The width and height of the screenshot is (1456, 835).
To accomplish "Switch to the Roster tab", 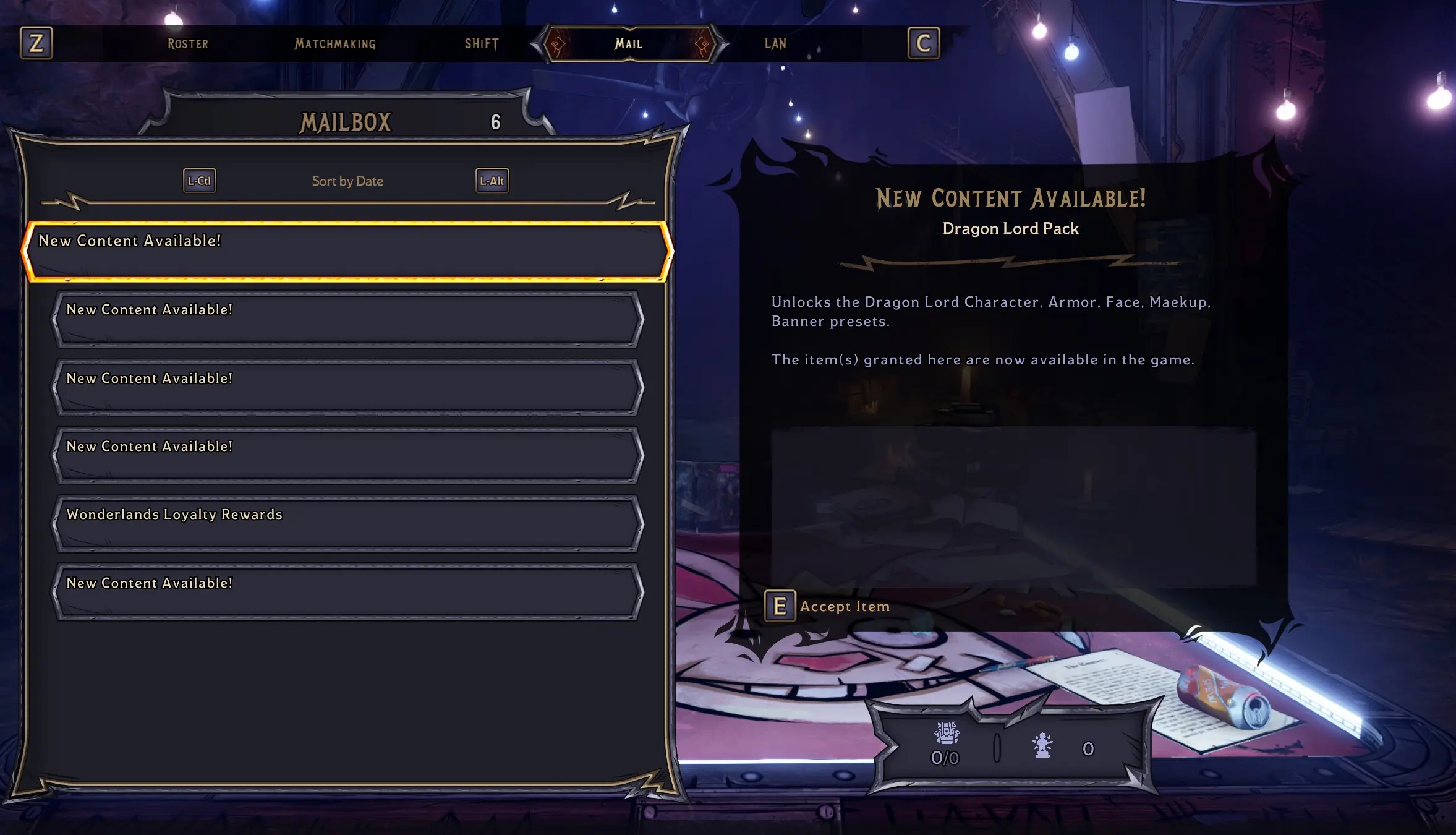I will tap(187, 43).
